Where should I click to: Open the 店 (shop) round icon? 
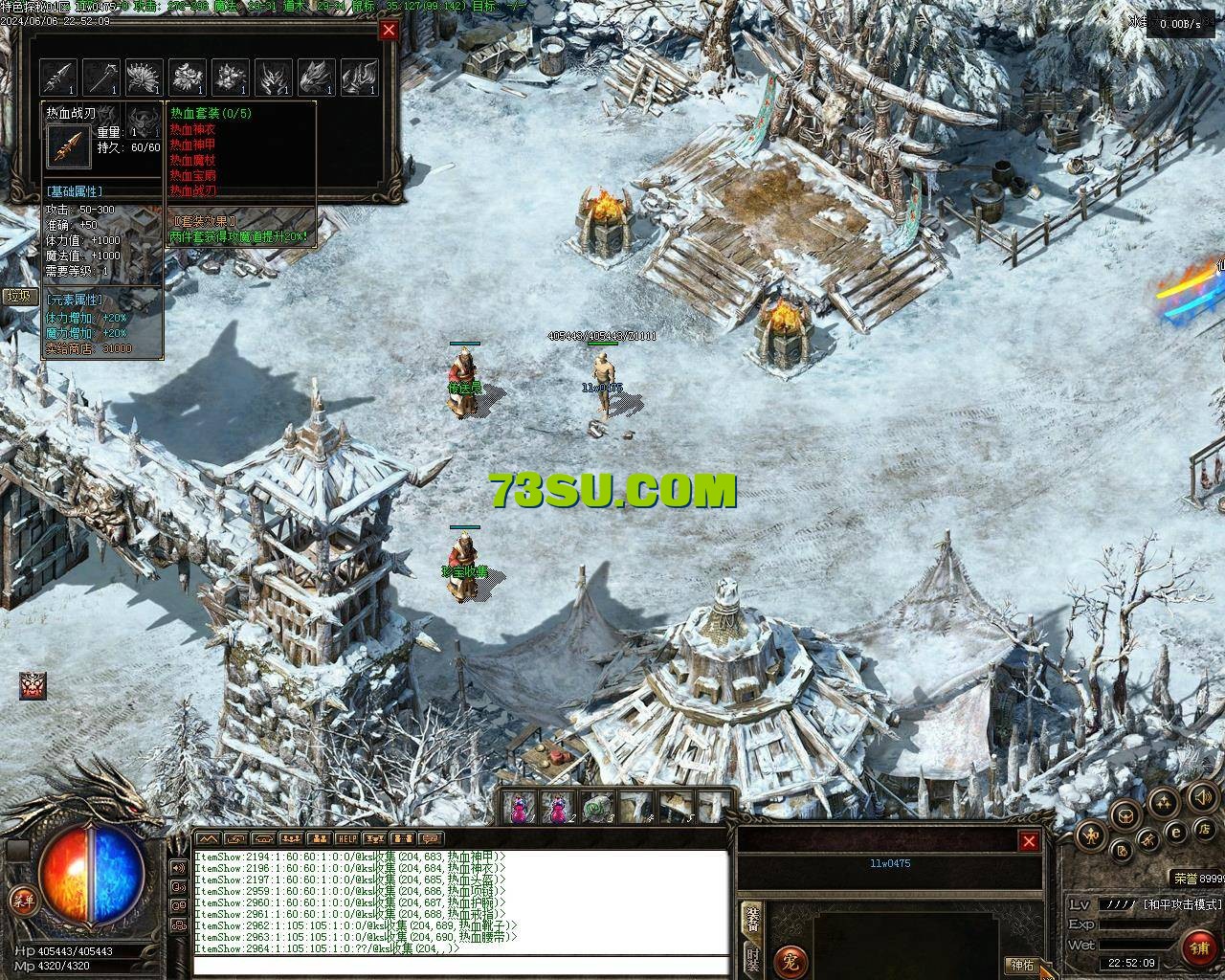1206,828
